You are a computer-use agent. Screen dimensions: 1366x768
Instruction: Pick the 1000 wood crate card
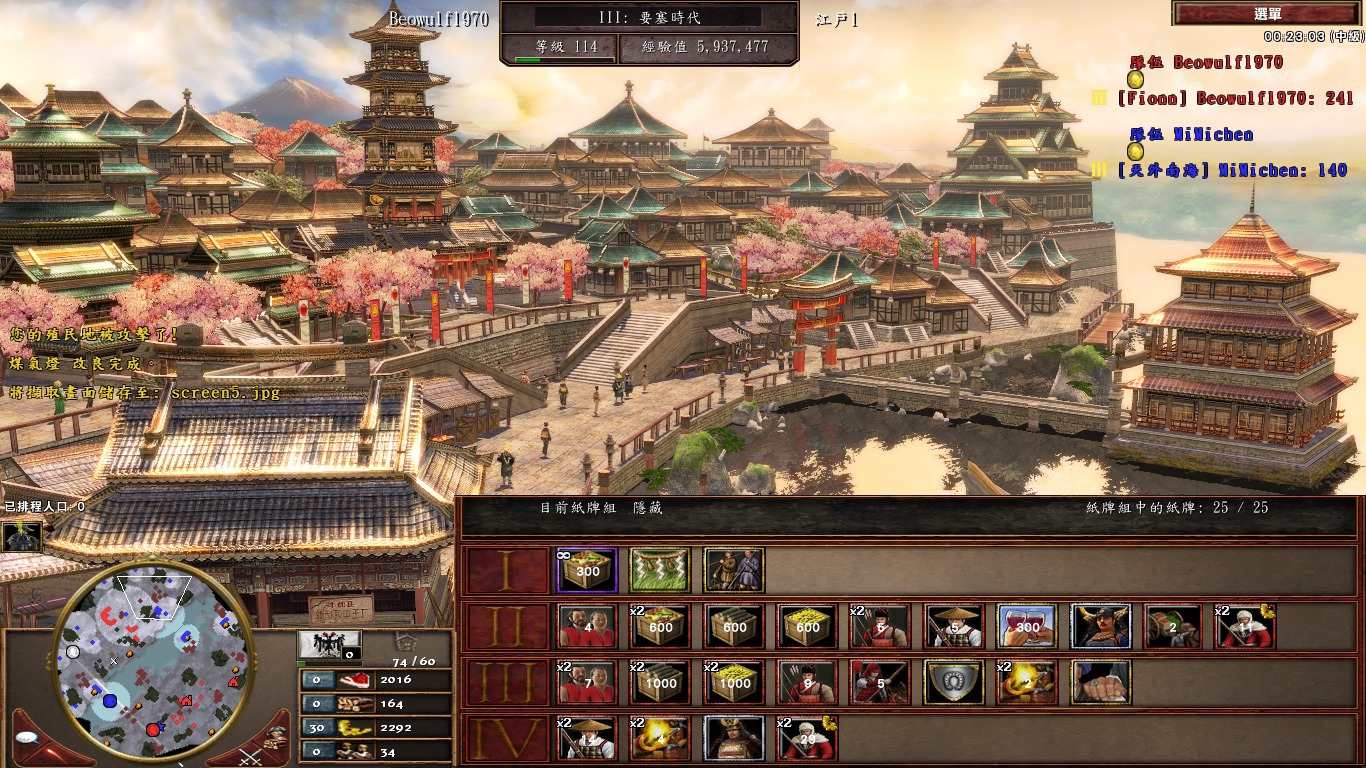tap(661, 682)
